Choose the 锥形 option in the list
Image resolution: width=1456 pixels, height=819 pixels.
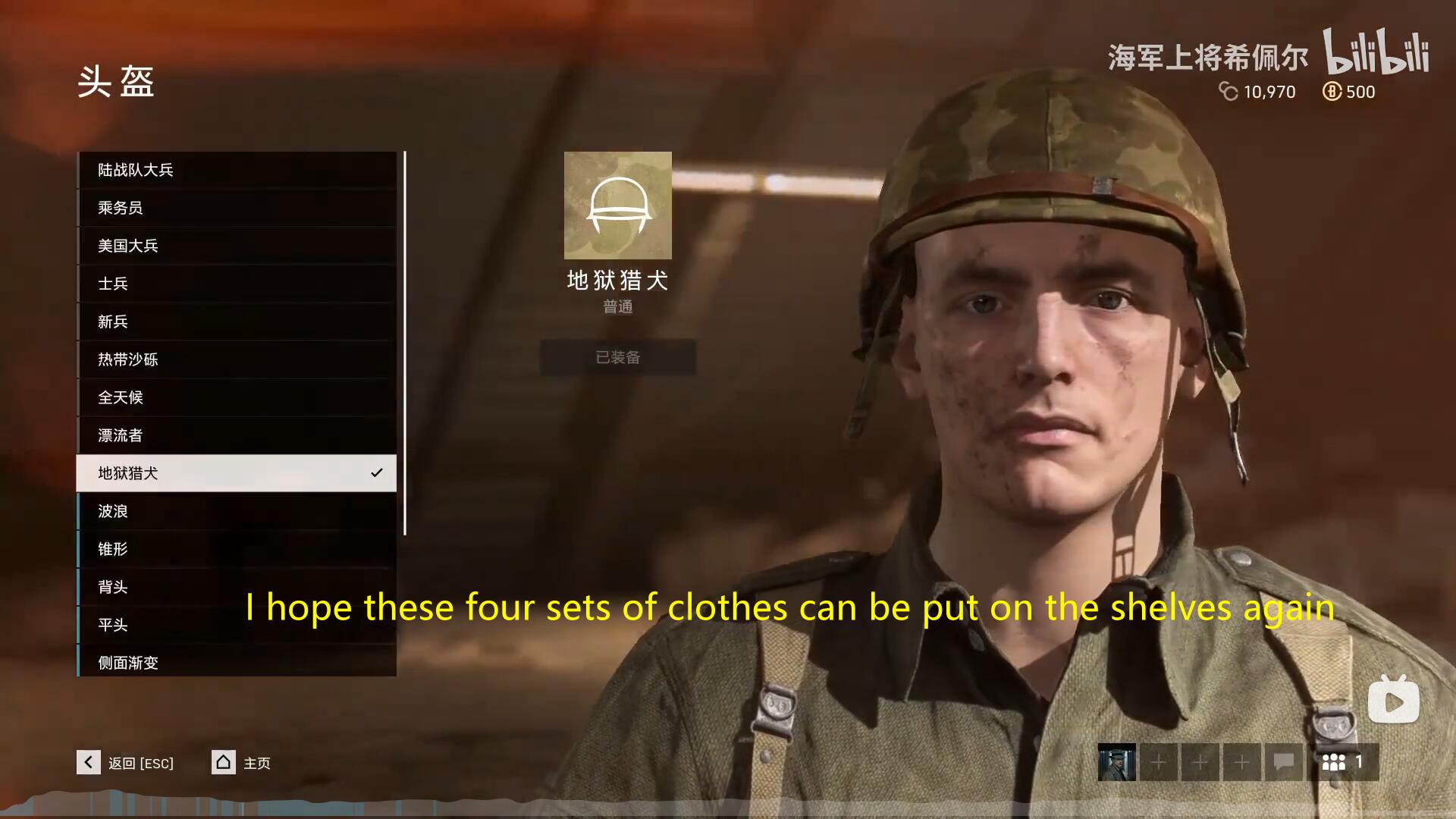coord(236,549)
